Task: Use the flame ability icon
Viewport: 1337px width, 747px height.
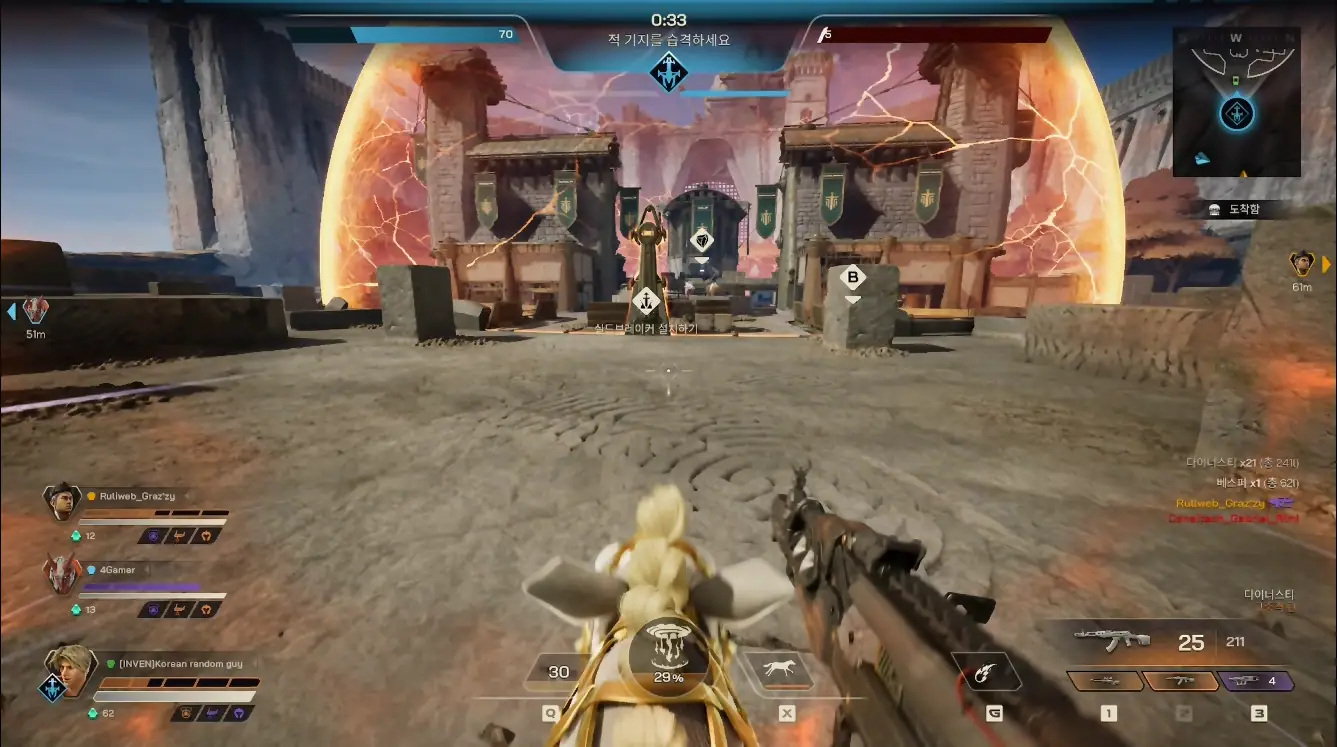Action: [x=985, y=669]
